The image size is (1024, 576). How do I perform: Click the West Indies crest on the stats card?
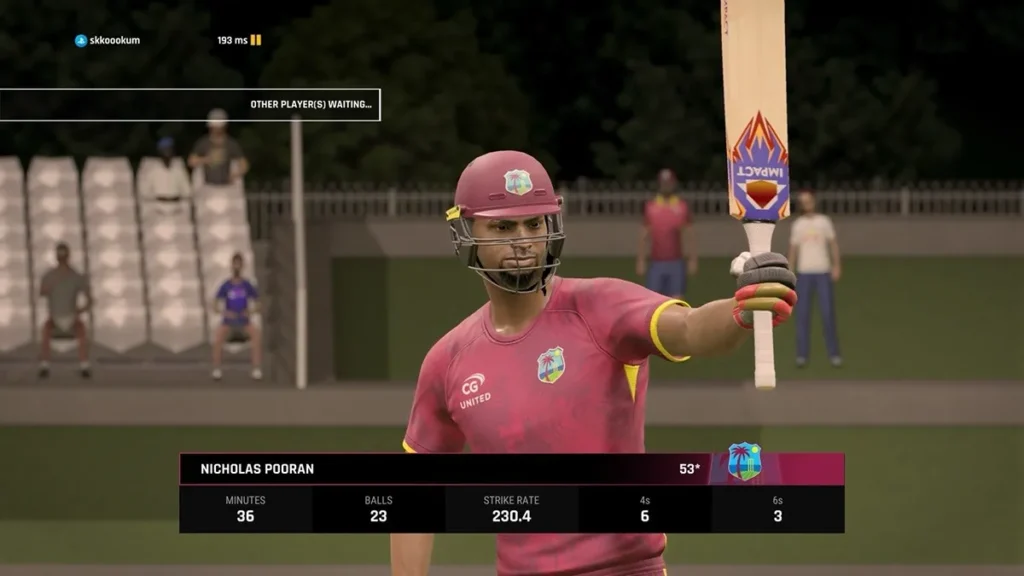point(744,462)
